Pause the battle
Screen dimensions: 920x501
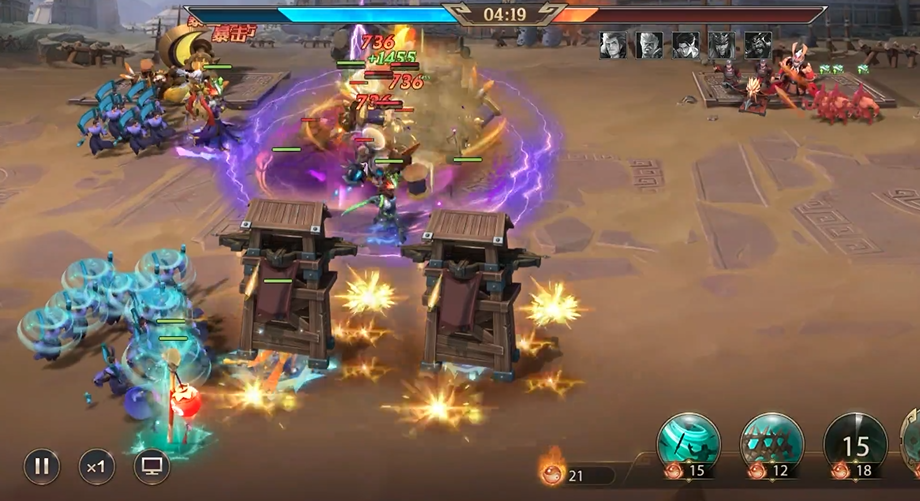[42, 466]
